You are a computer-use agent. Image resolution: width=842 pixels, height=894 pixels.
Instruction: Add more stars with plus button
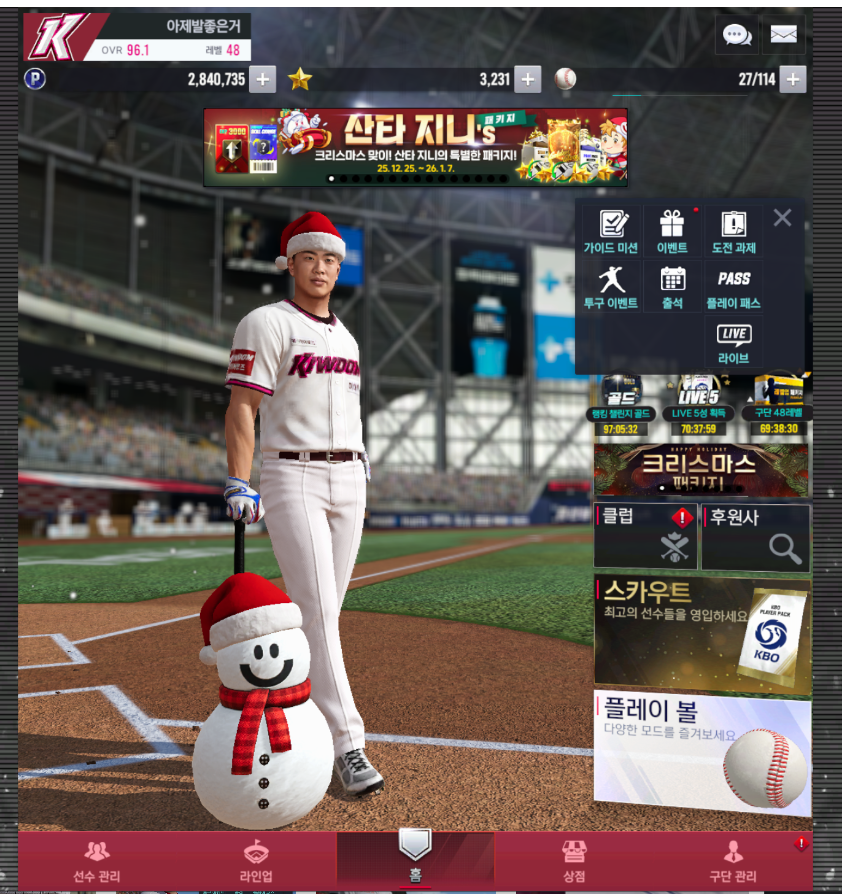pos(528,80)
